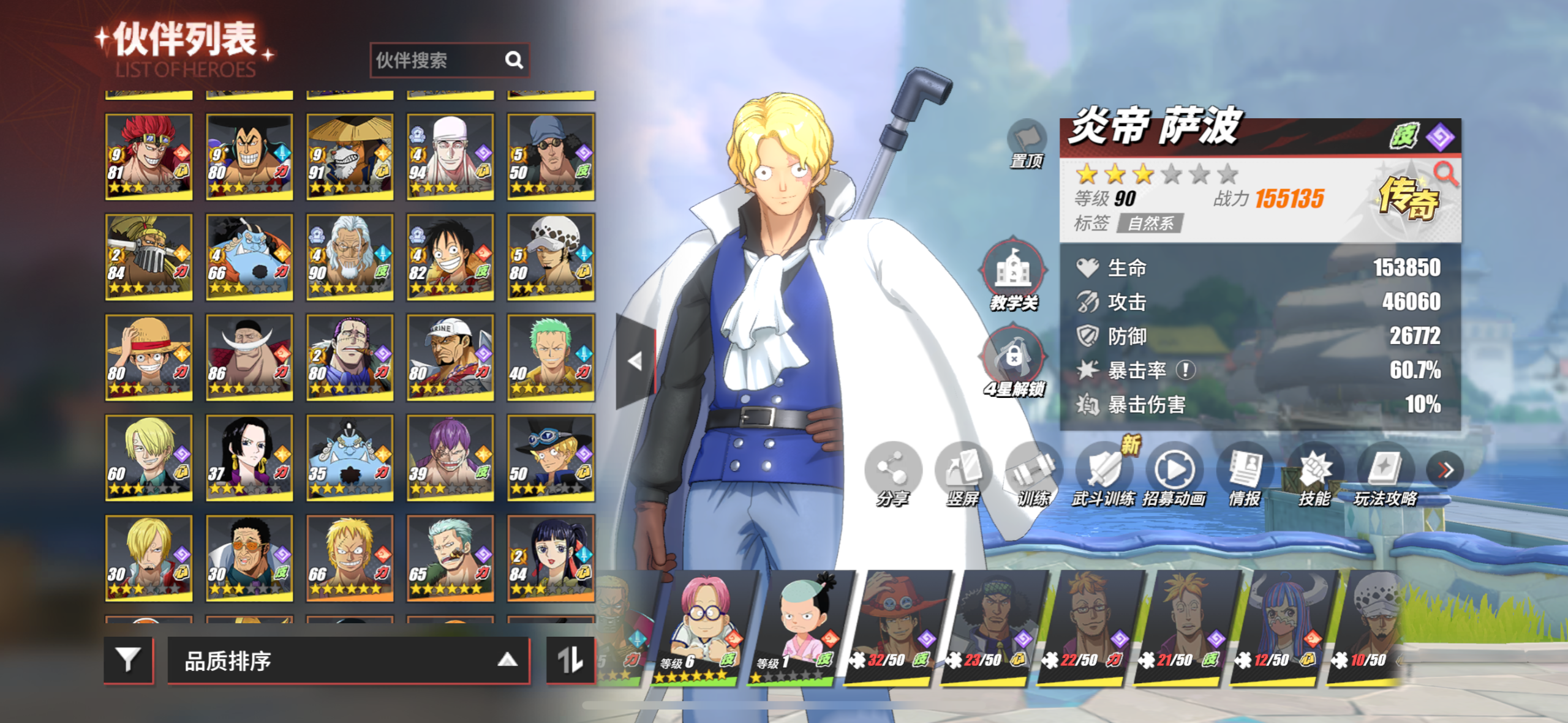Image resolution: width=1568 pixels, height=723 pixels.
Task: Inspect details with the red magnifier
Action: point(1445,174)
